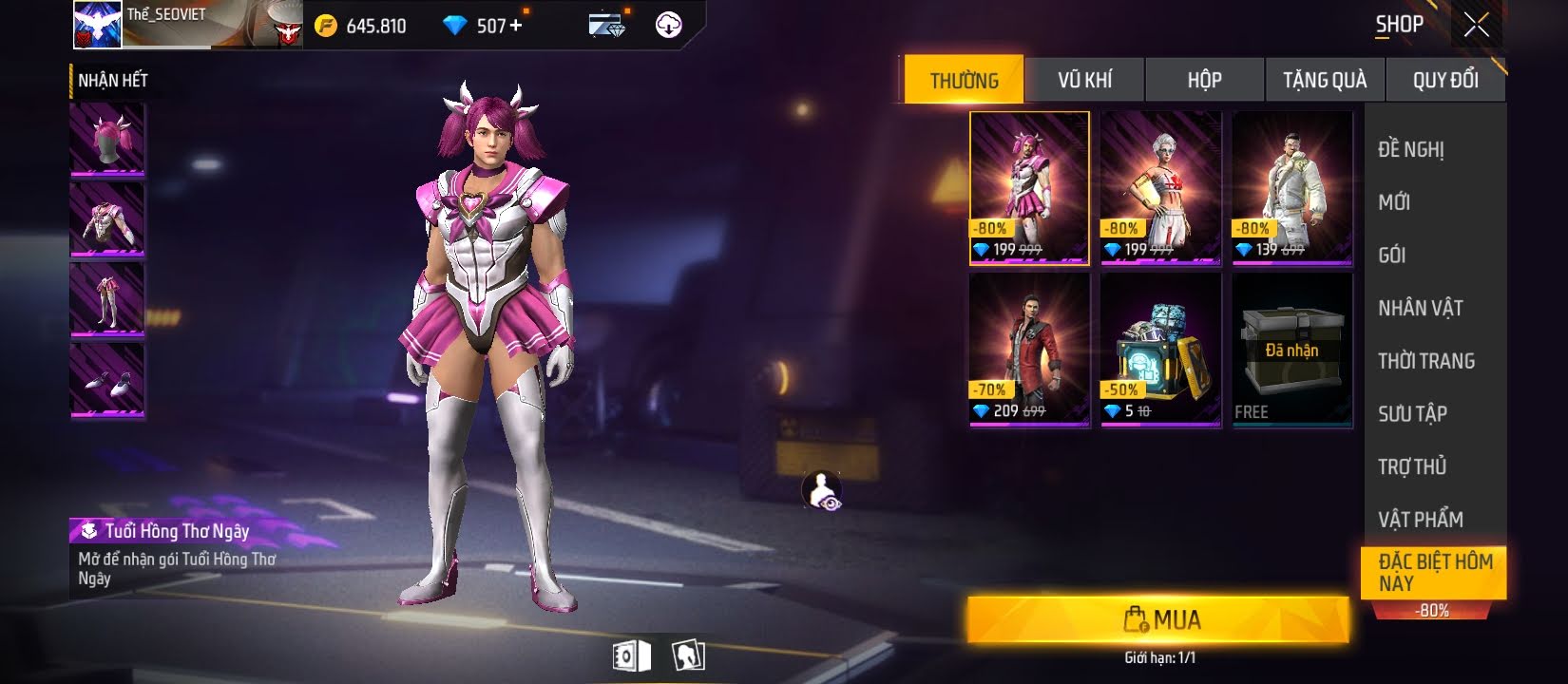This screenshot has width=1568, height=684.
Task: Choose the THƯỜNG tab
Action: [964, 80]
